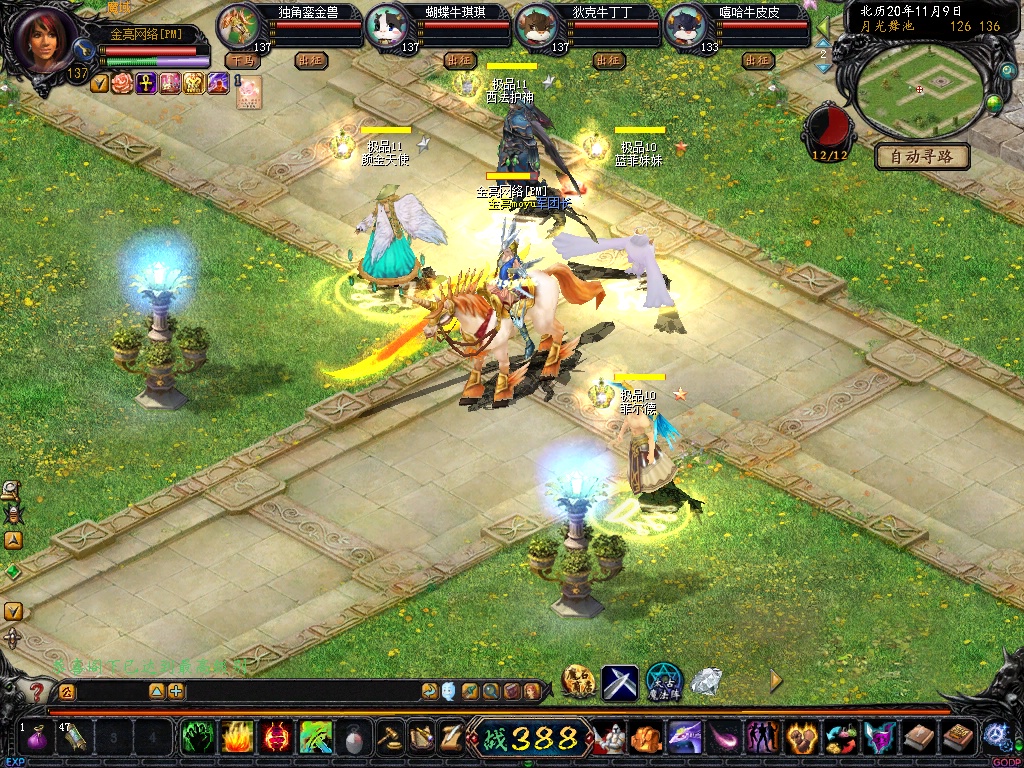1024x768 pixels.
Task: Click the player character portrait
Action: pyautogui.click(x=44, y=40)
